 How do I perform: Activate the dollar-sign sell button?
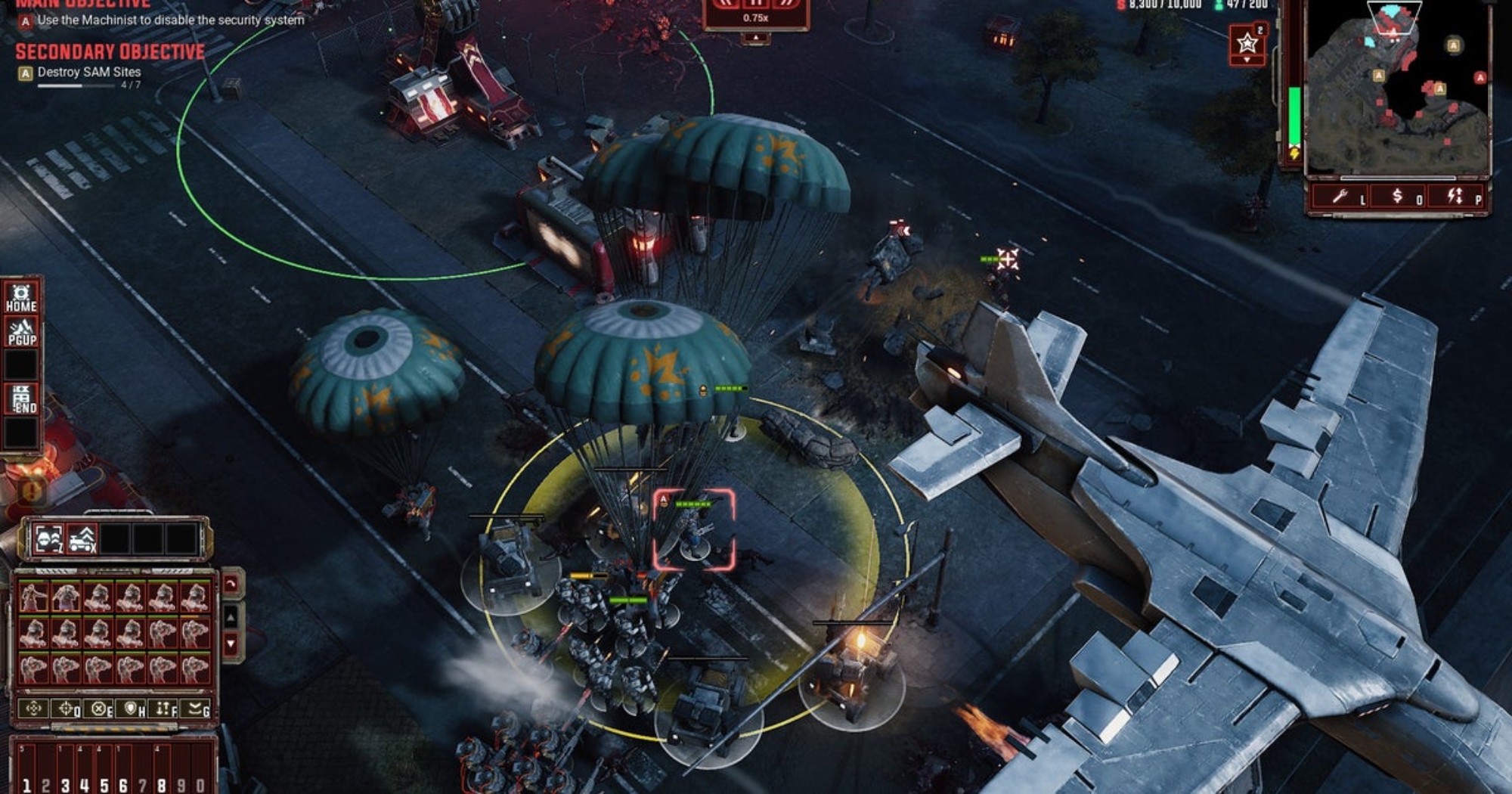click(x=1398, y=197)
